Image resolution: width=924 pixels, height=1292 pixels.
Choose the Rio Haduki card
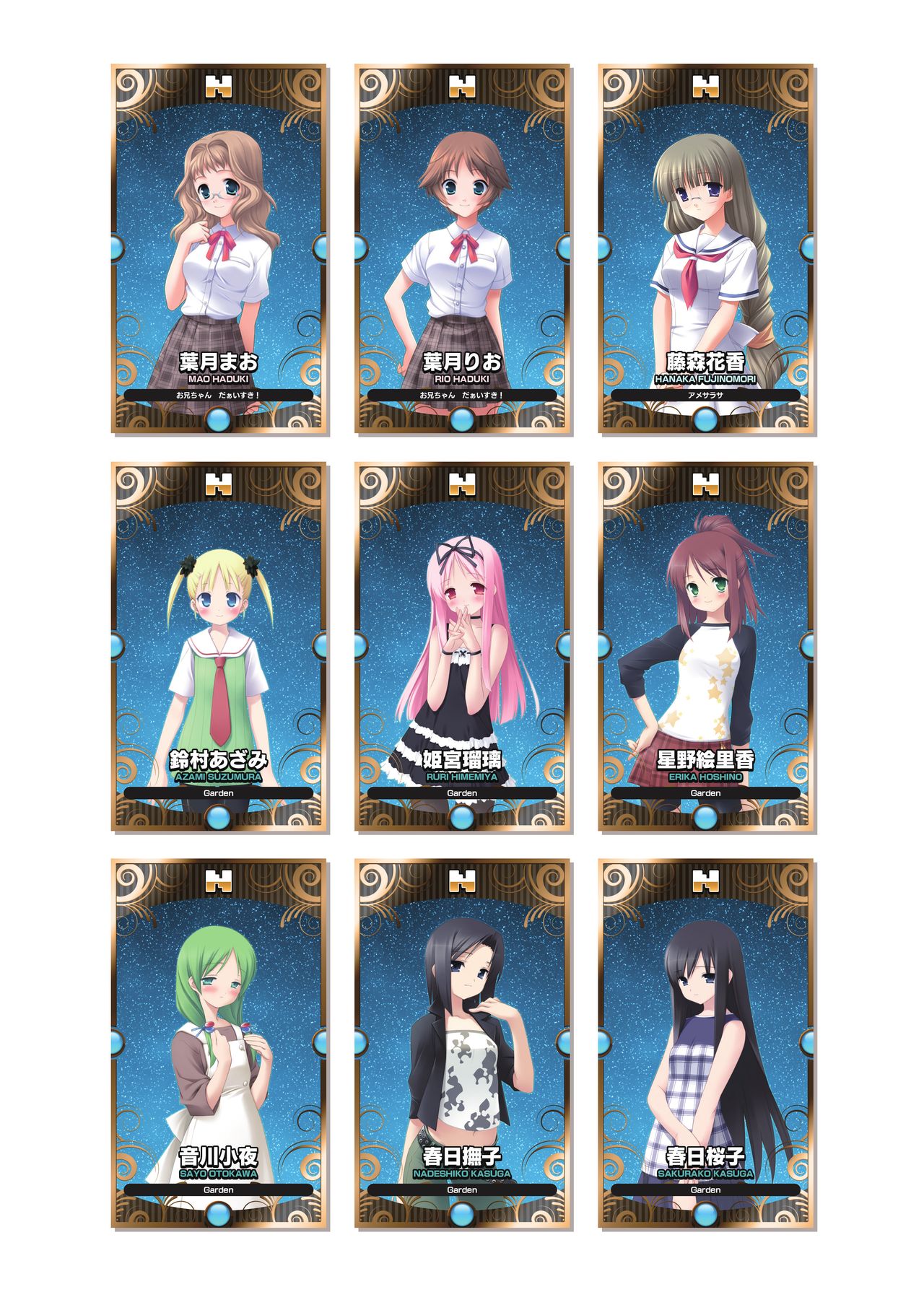coord(462,249)
